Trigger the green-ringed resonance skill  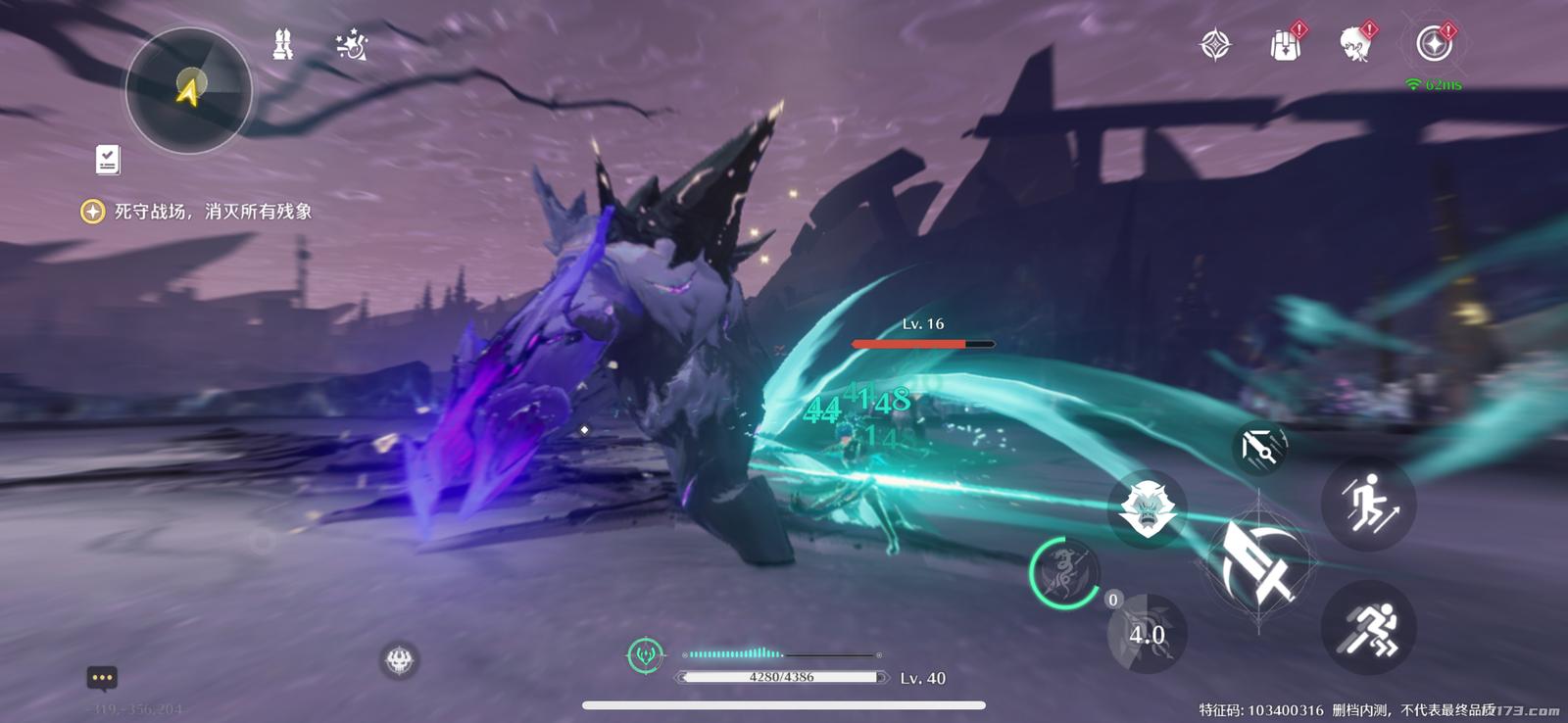pyautogui.click(x=1064, y=573)
